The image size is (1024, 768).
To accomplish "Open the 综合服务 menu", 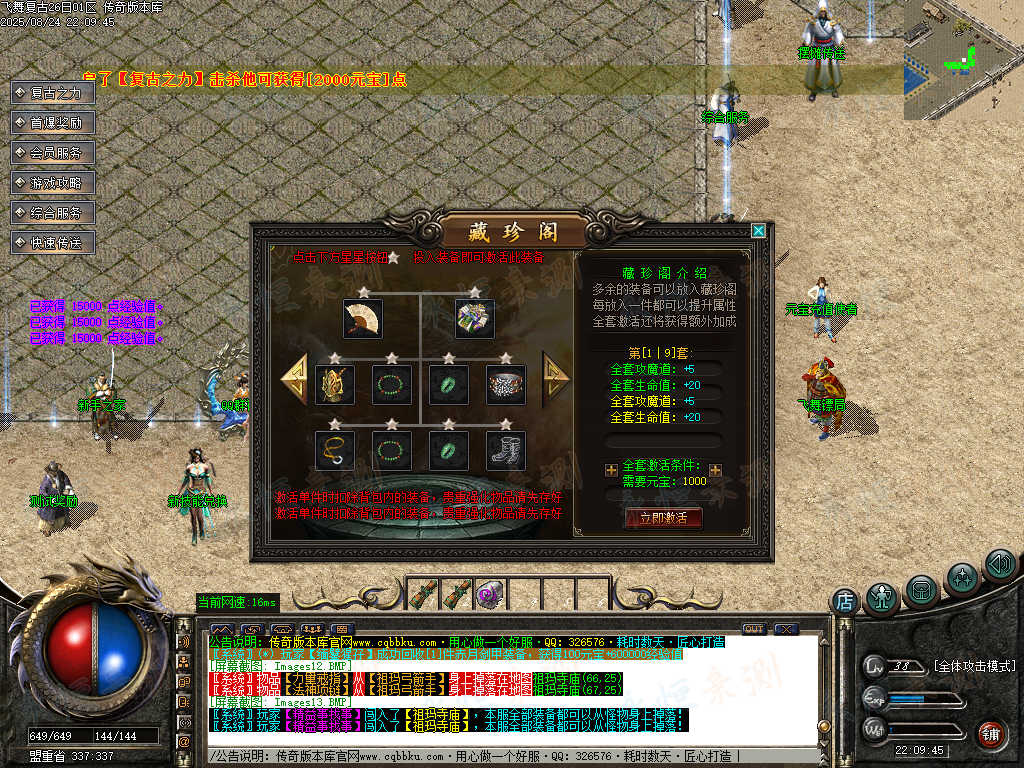I will click(x=53, y=213).
